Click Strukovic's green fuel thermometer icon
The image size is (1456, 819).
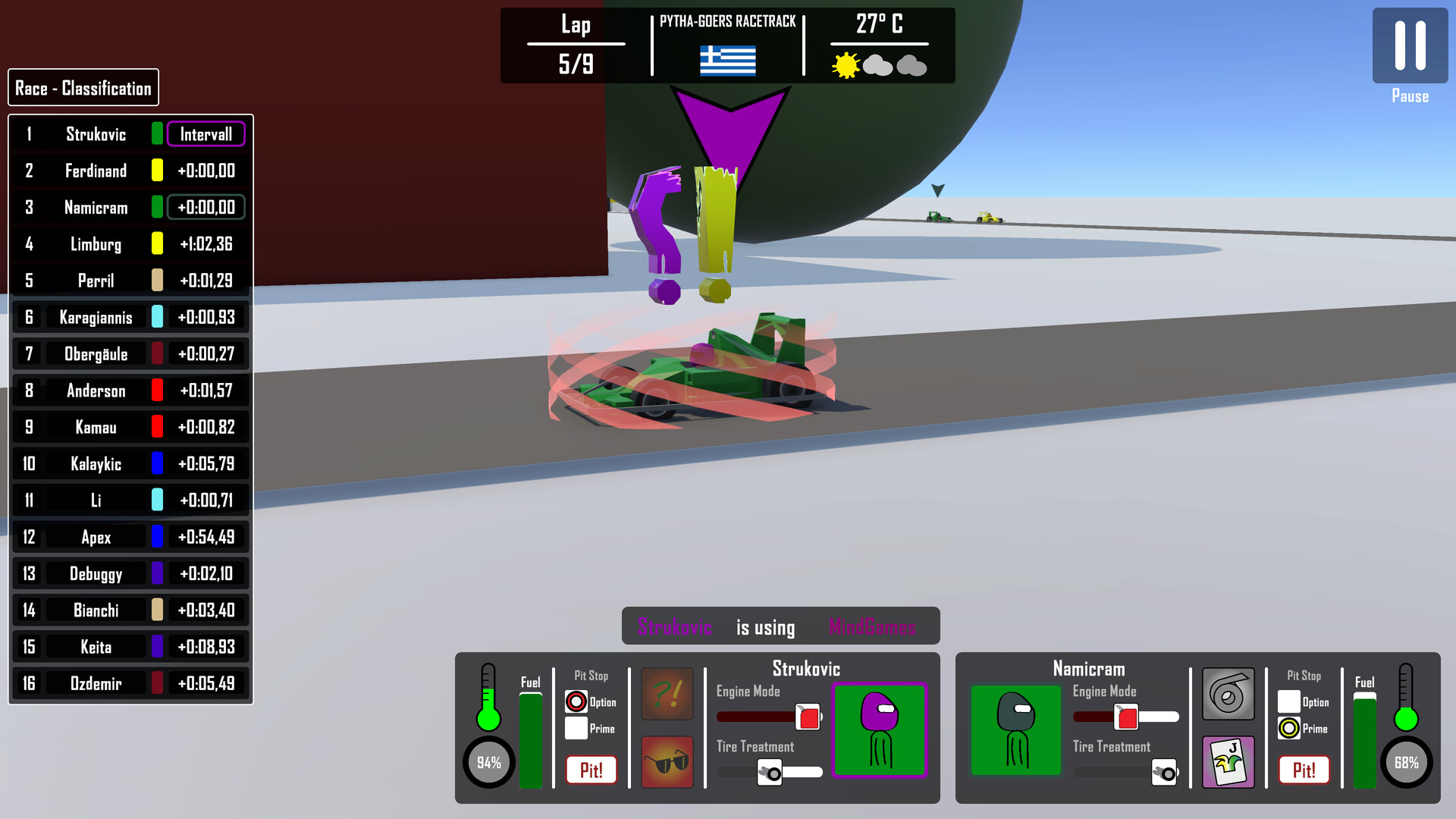[488, 698]
